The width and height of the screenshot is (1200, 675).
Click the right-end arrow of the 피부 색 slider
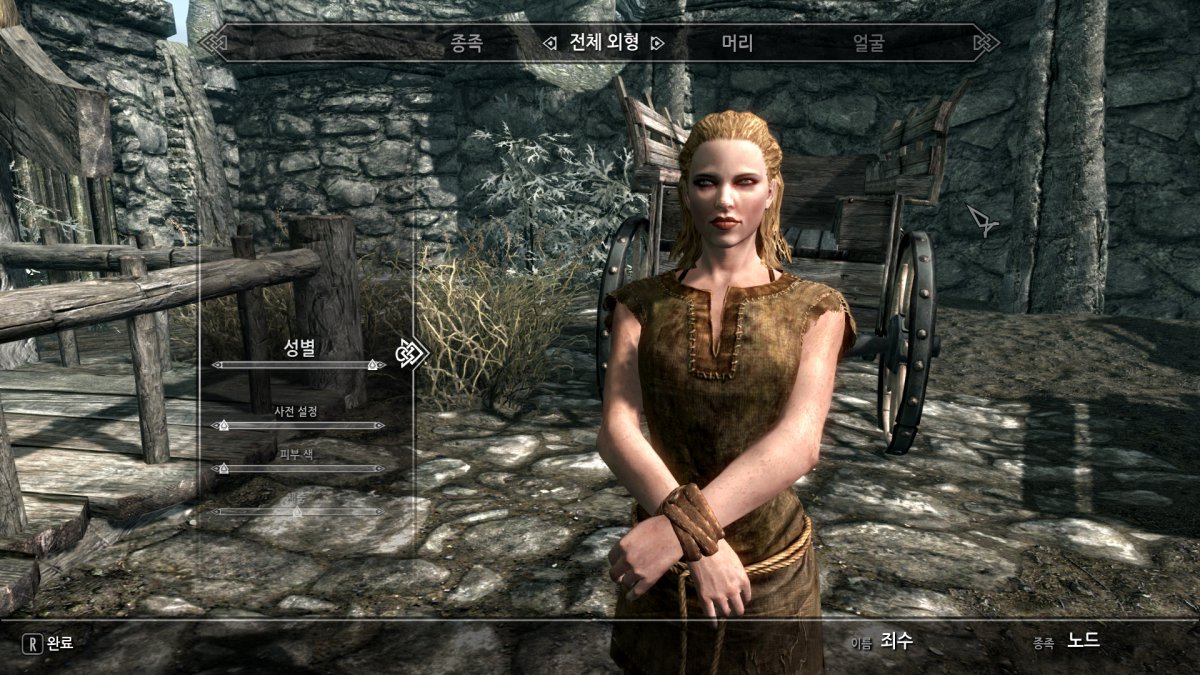pyautogui.click(x=382, y=468)
